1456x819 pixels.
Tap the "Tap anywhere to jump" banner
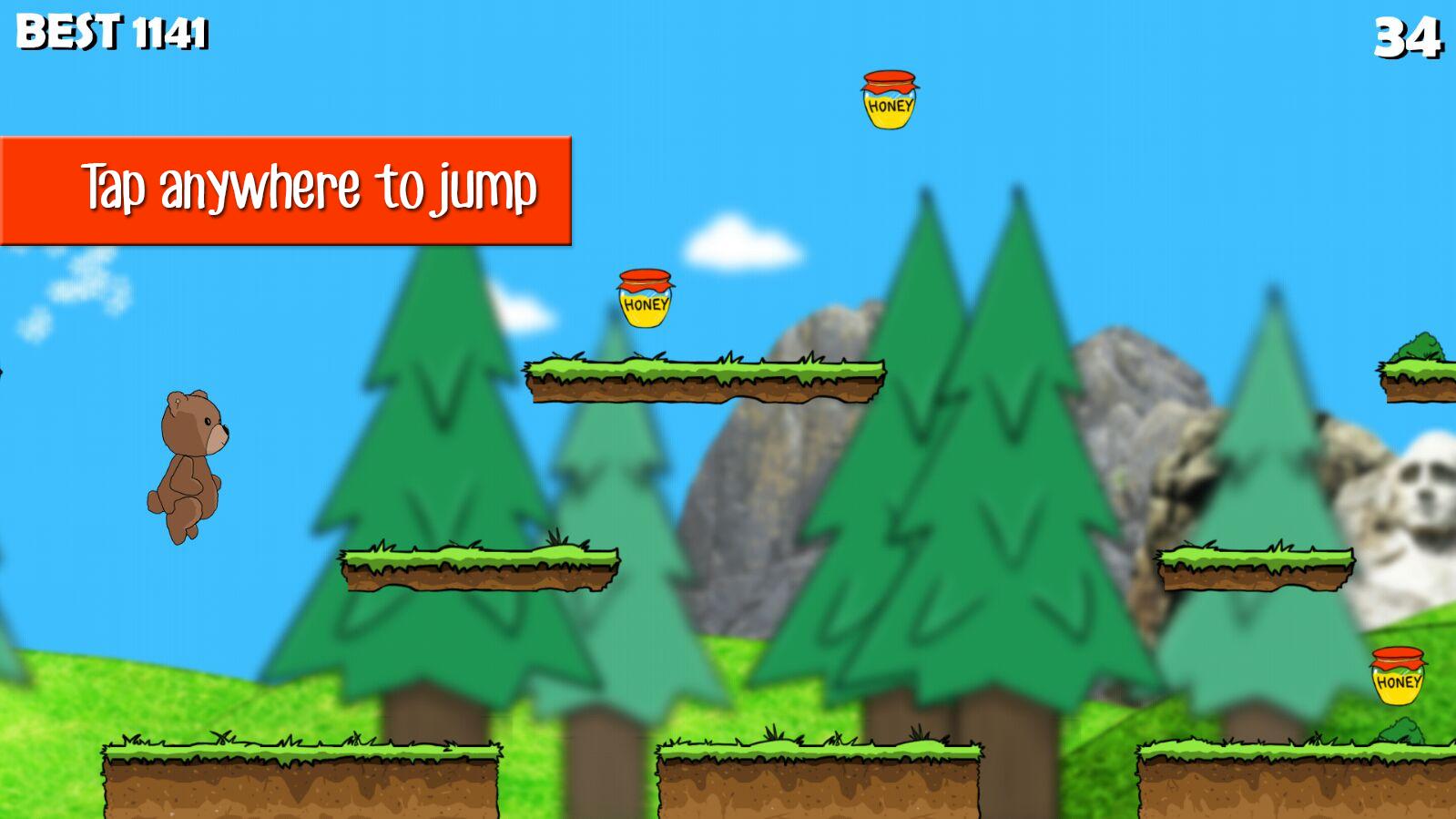(x=286, y=190)
